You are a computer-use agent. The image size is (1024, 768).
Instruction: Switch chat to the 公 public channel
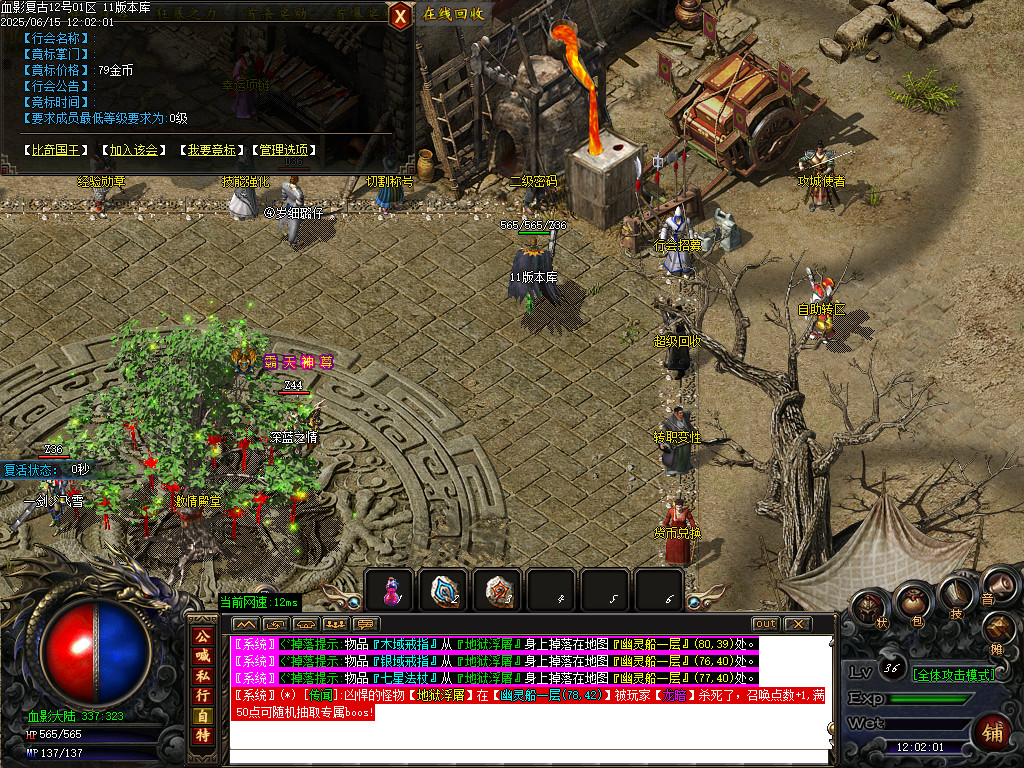(201, 636)
